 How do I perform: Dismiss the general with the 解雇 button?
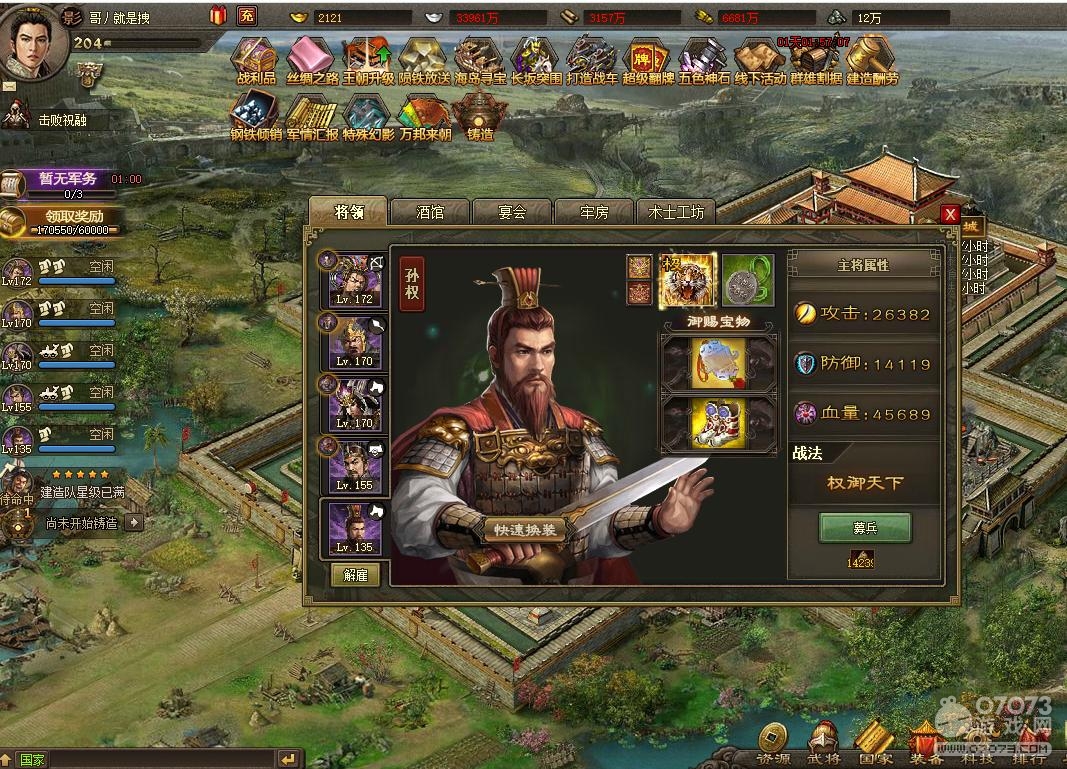[x=355, y=574]
